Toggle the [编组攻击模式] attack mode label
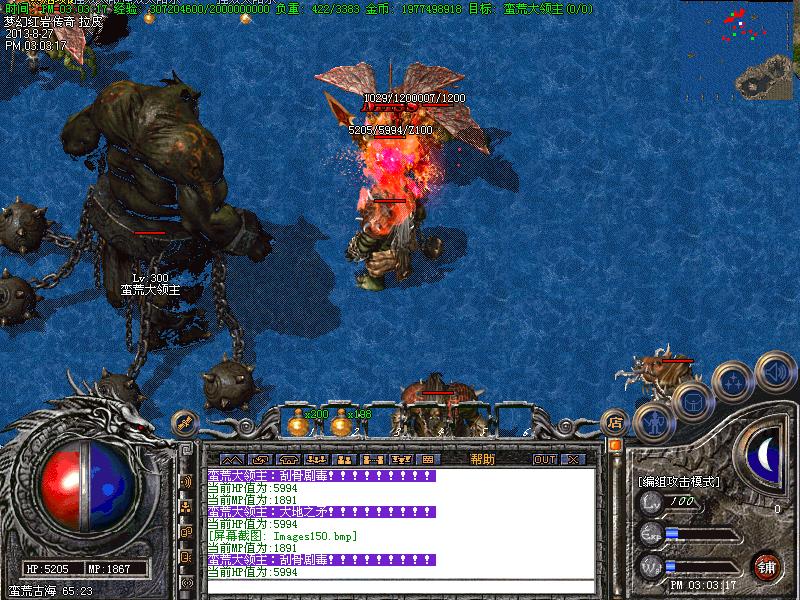 [x=679, y=482]
